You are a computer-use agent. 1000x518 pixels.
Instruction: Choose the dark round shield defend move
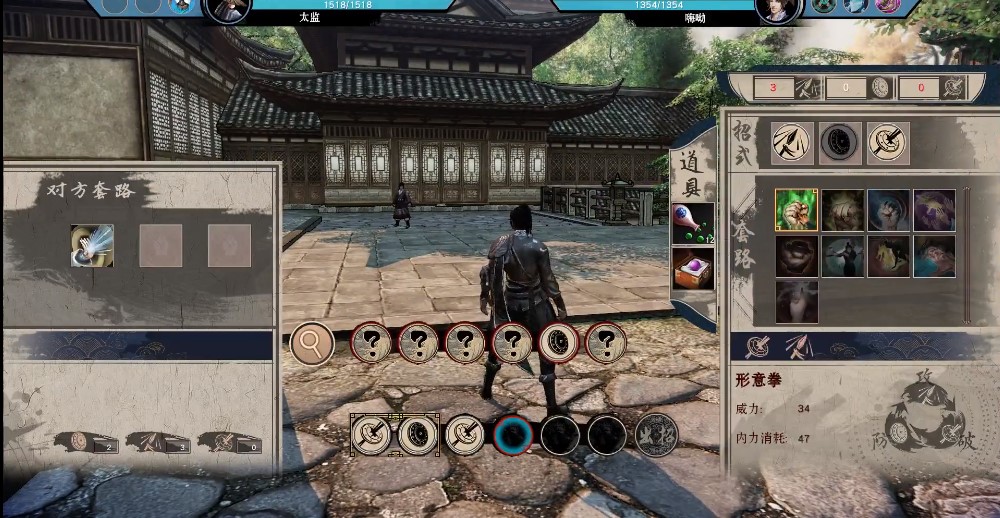tap(839, 143)
